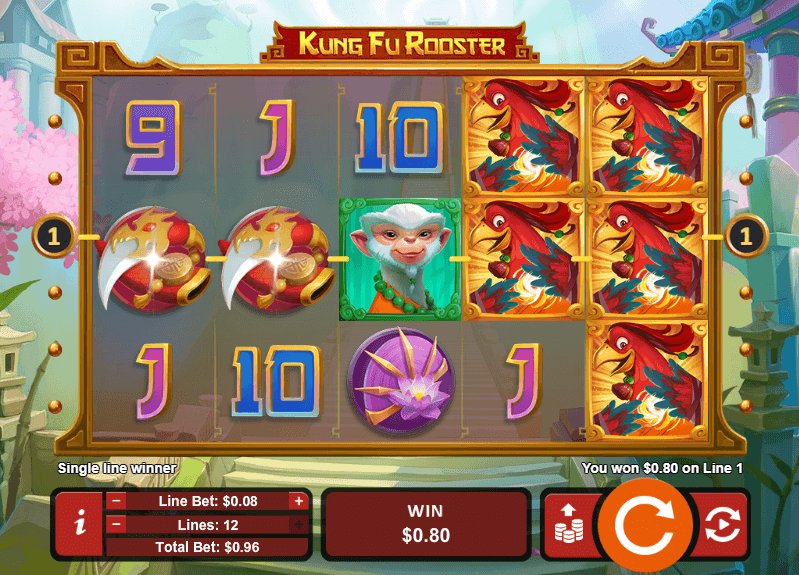Spin the reels with the orange button

coord(645,524)
